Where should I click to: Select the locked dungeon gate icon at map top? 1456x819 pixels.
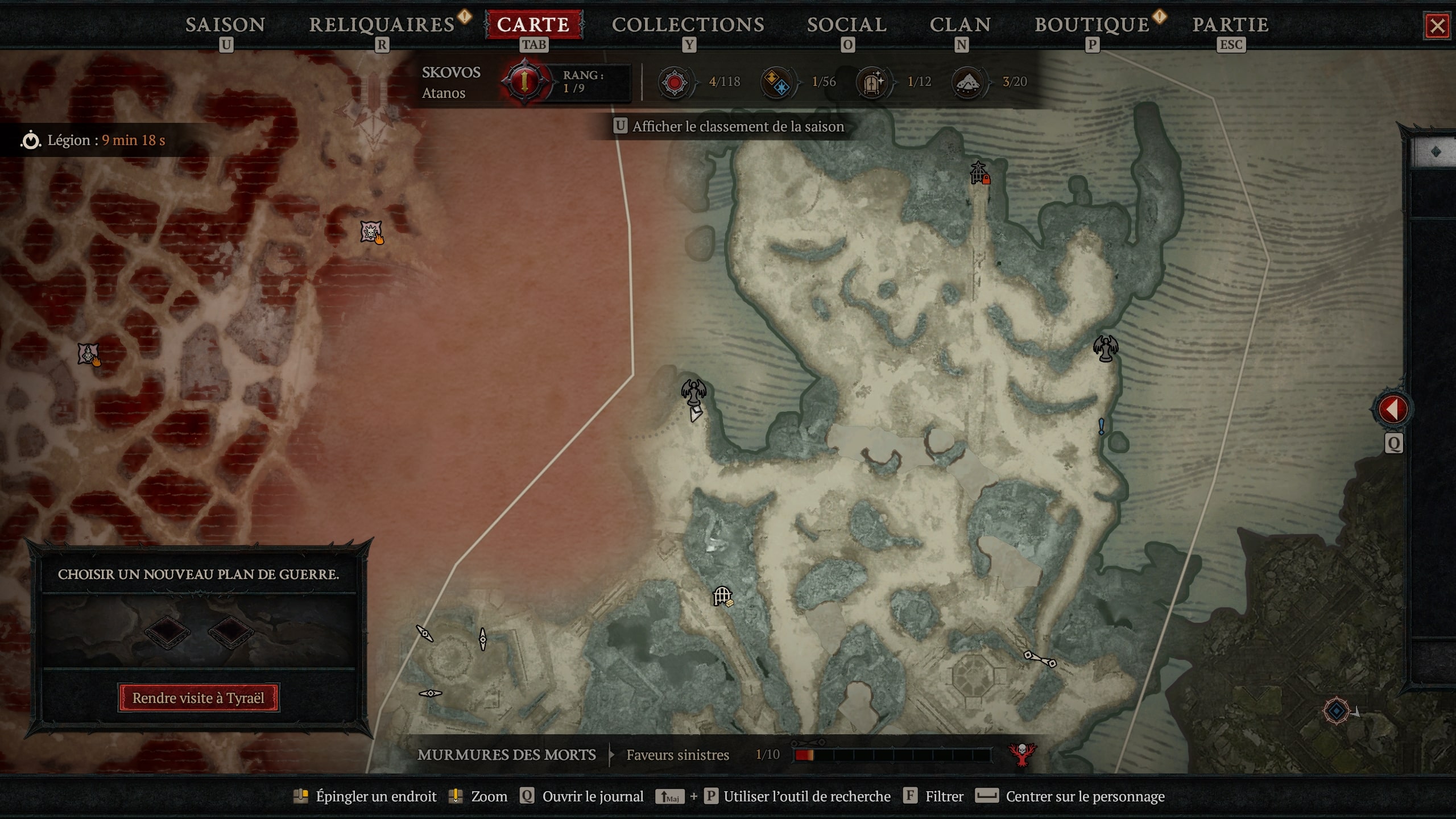coord(977,172)
